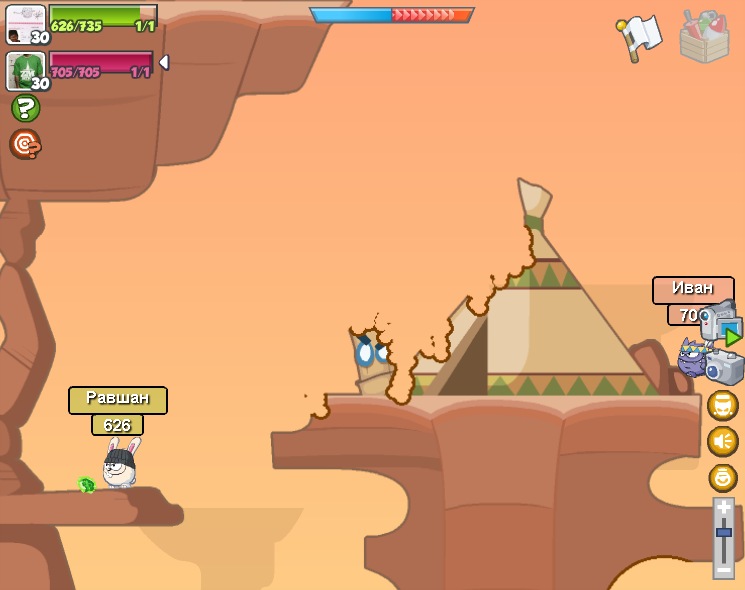Zoom in with the plus button
This screenshot has width=745, height=590.
click(x=724, y=508)
